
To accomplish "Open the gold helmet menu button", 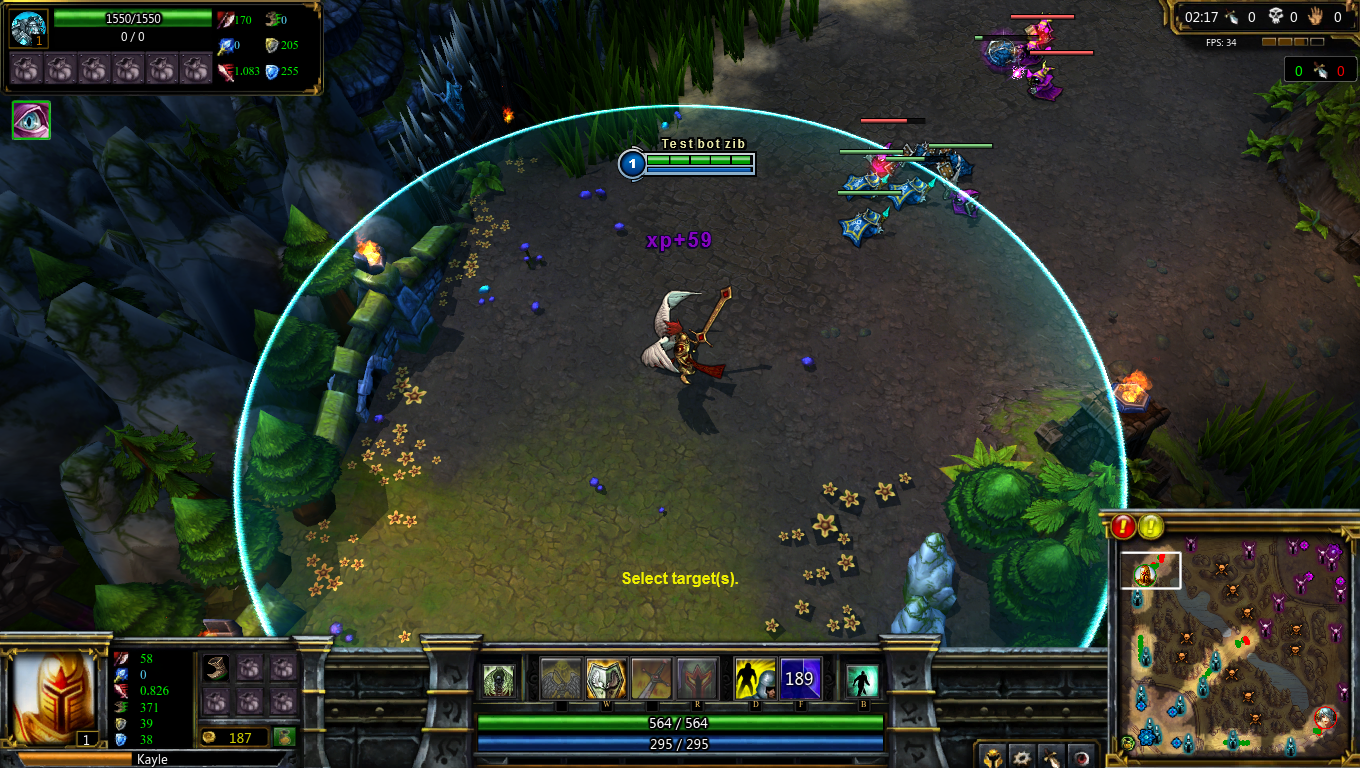I will click(x=993, y=757).
